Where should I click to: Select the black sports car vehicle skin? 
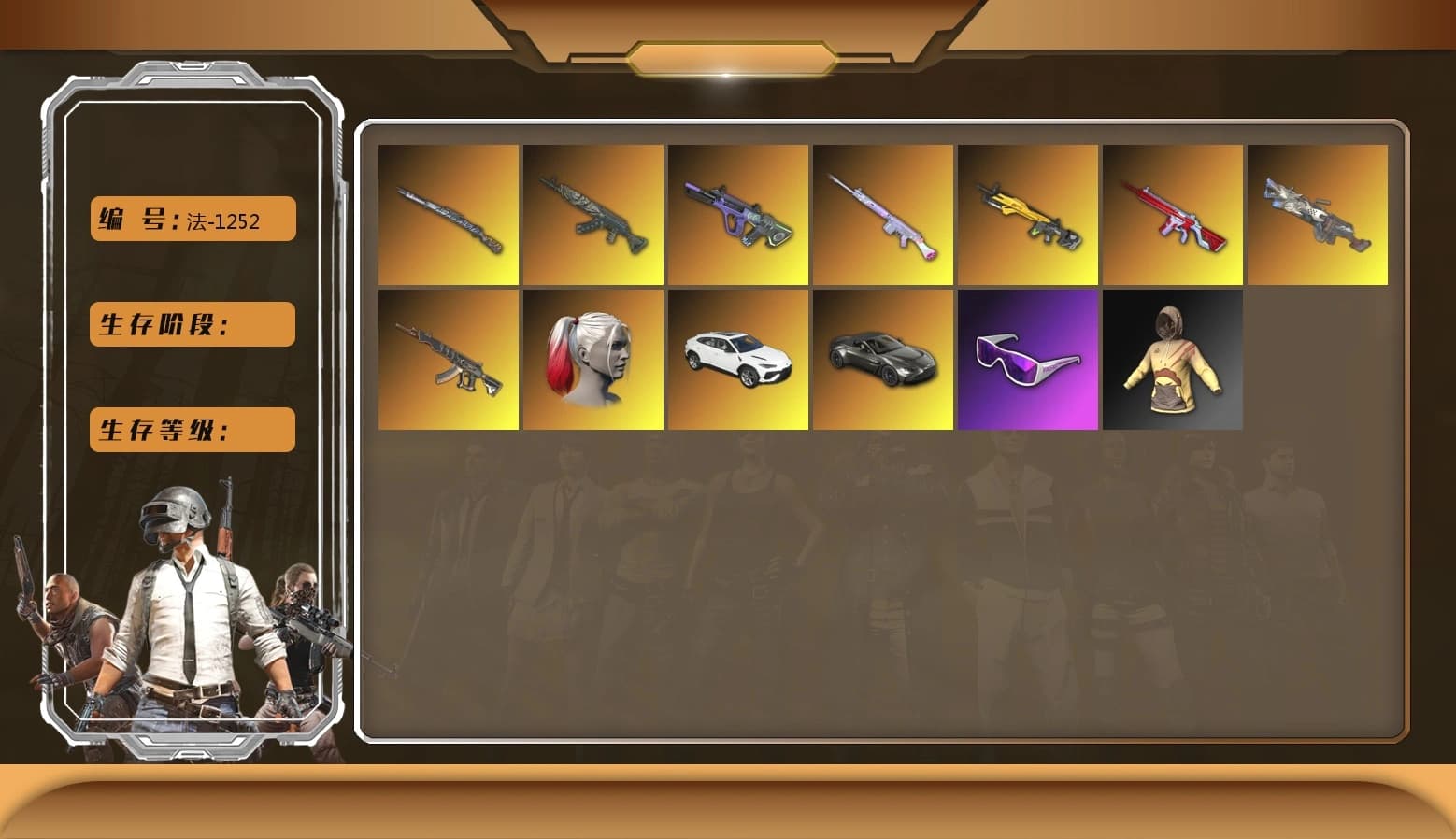pos(882,360)
